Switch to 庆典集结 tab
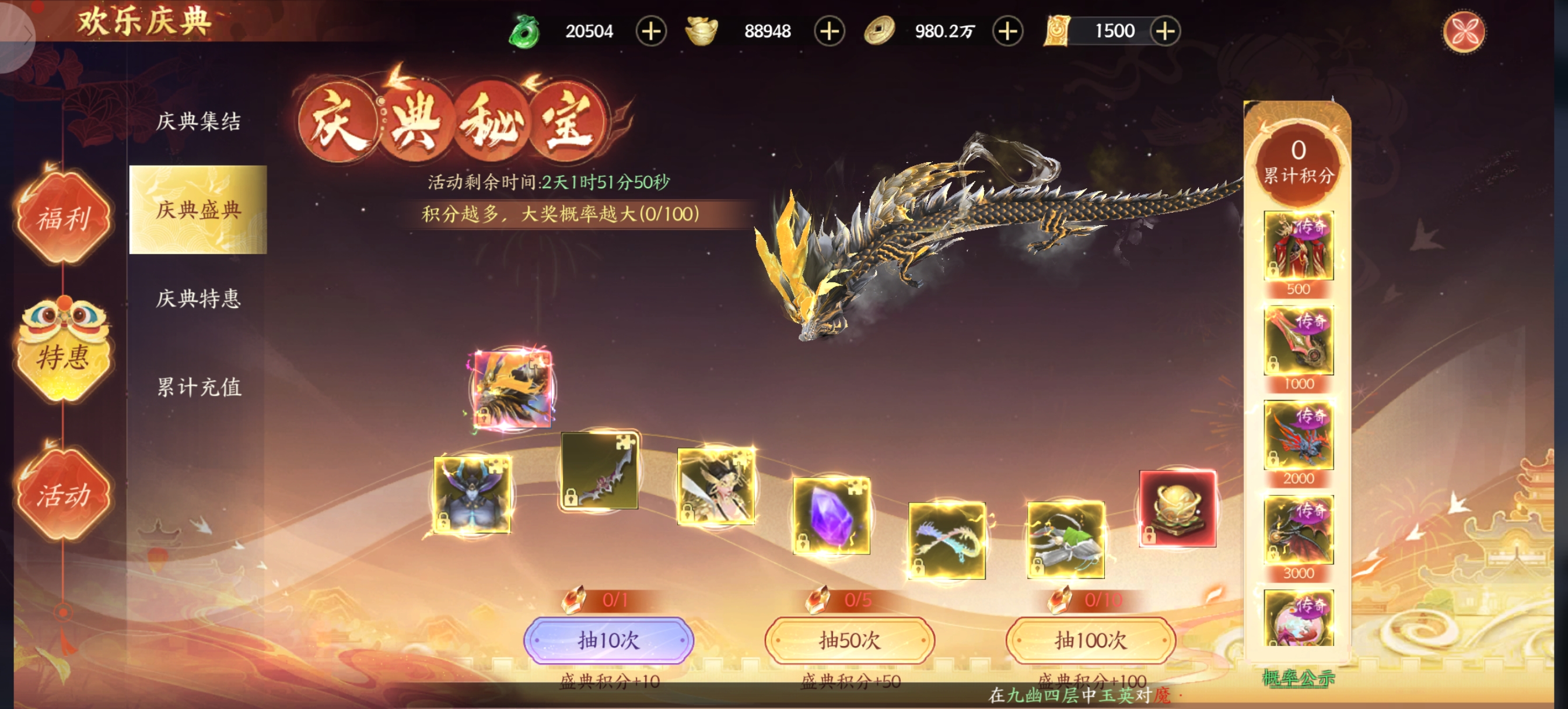Image resolution: width=1568 pixels, height=709 pixels. coord(198,121)
